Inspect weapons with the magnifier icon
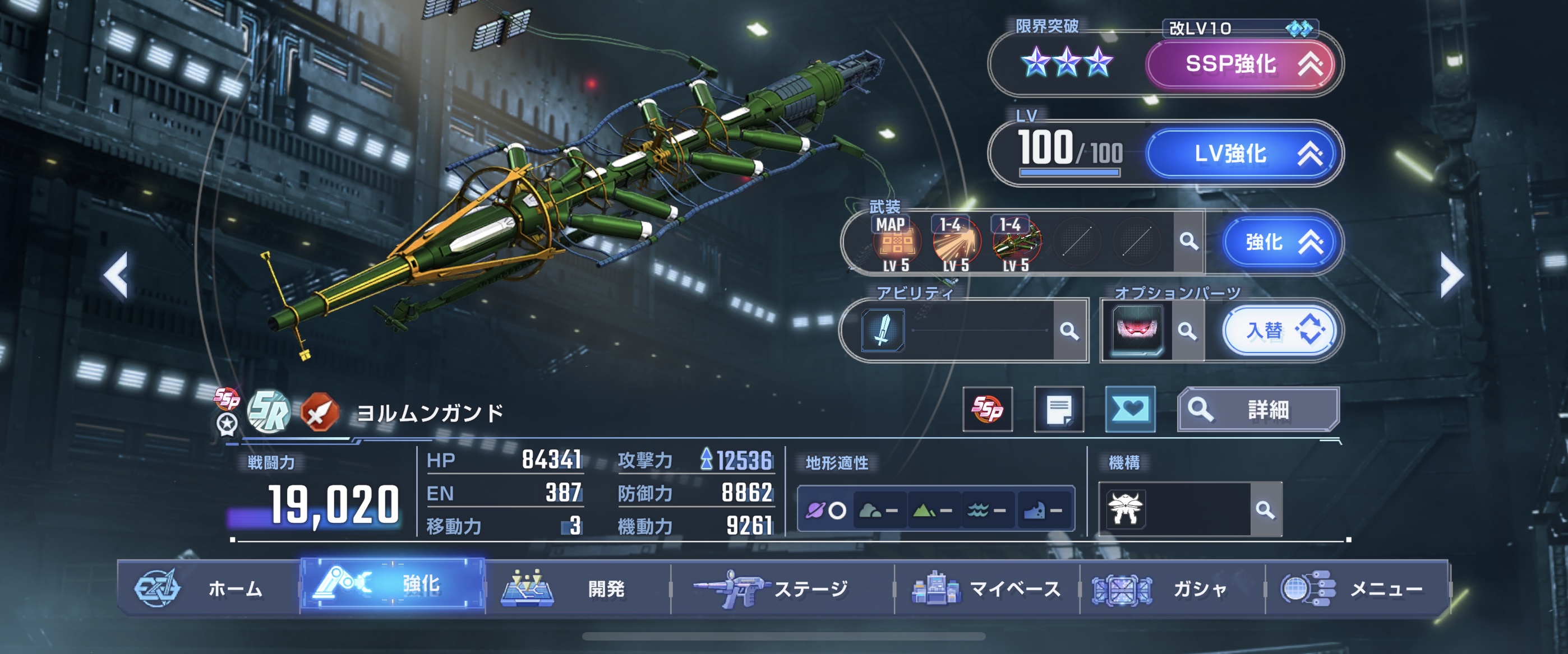 1188,242
